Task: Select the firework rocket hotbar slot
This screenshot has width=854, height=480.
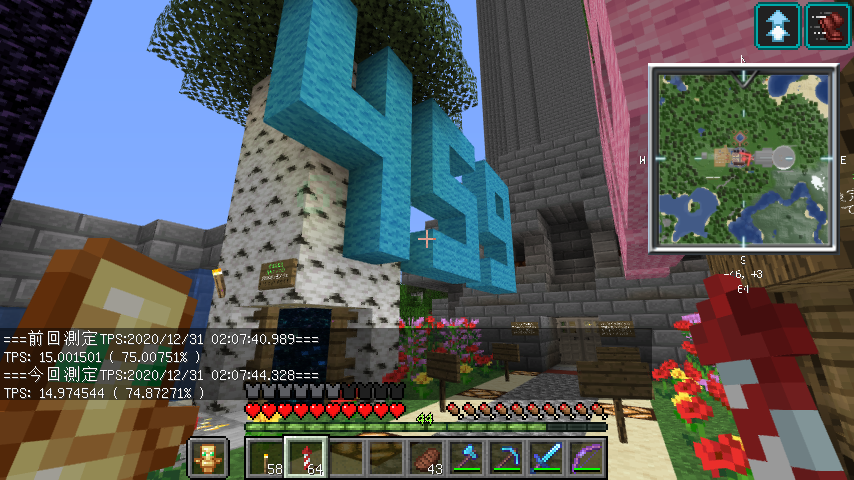Action: click(x=305, y=458)
